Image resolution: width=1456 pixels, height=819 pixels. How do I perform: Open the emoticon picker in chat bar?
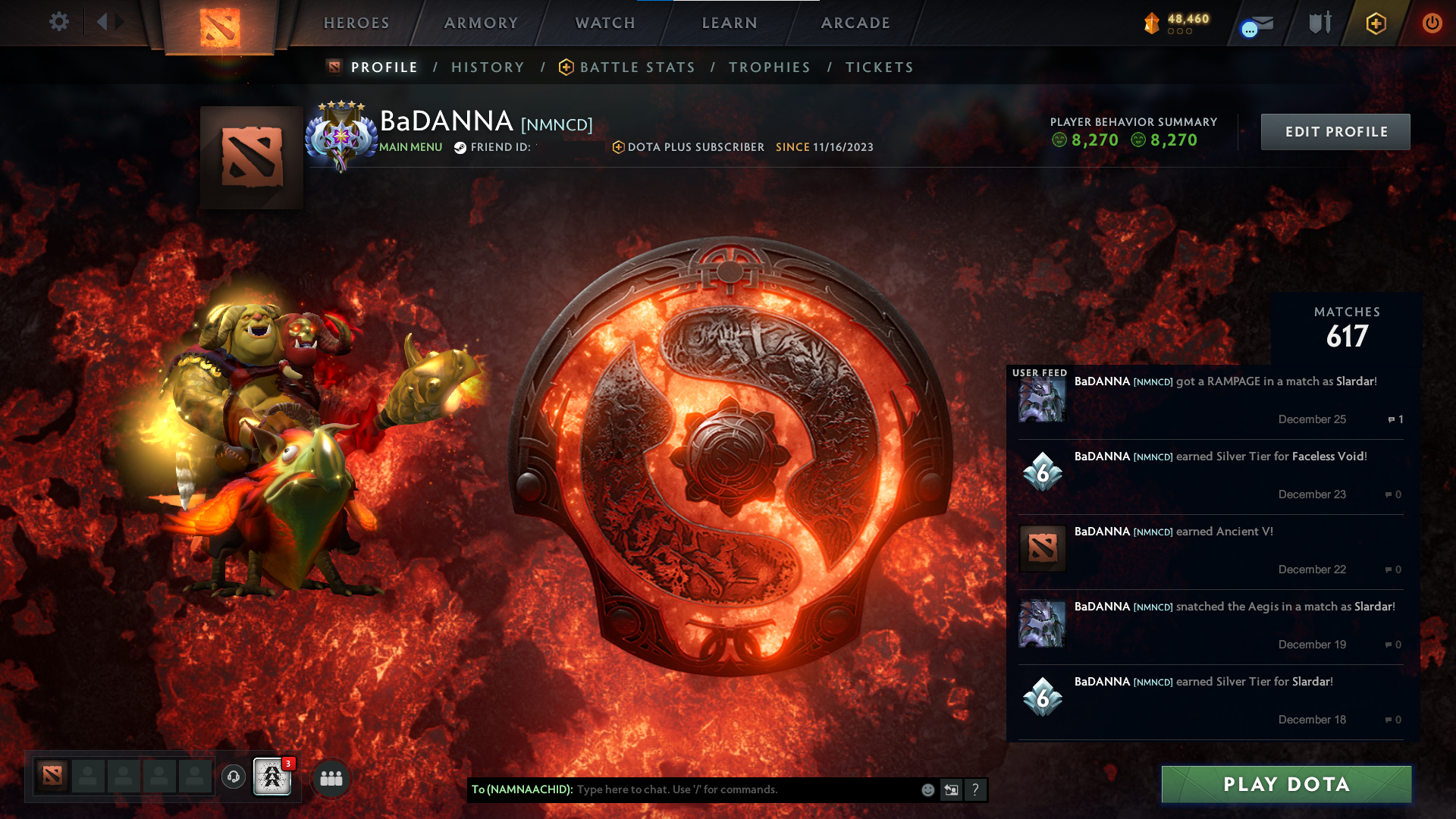tap(927, 789)
